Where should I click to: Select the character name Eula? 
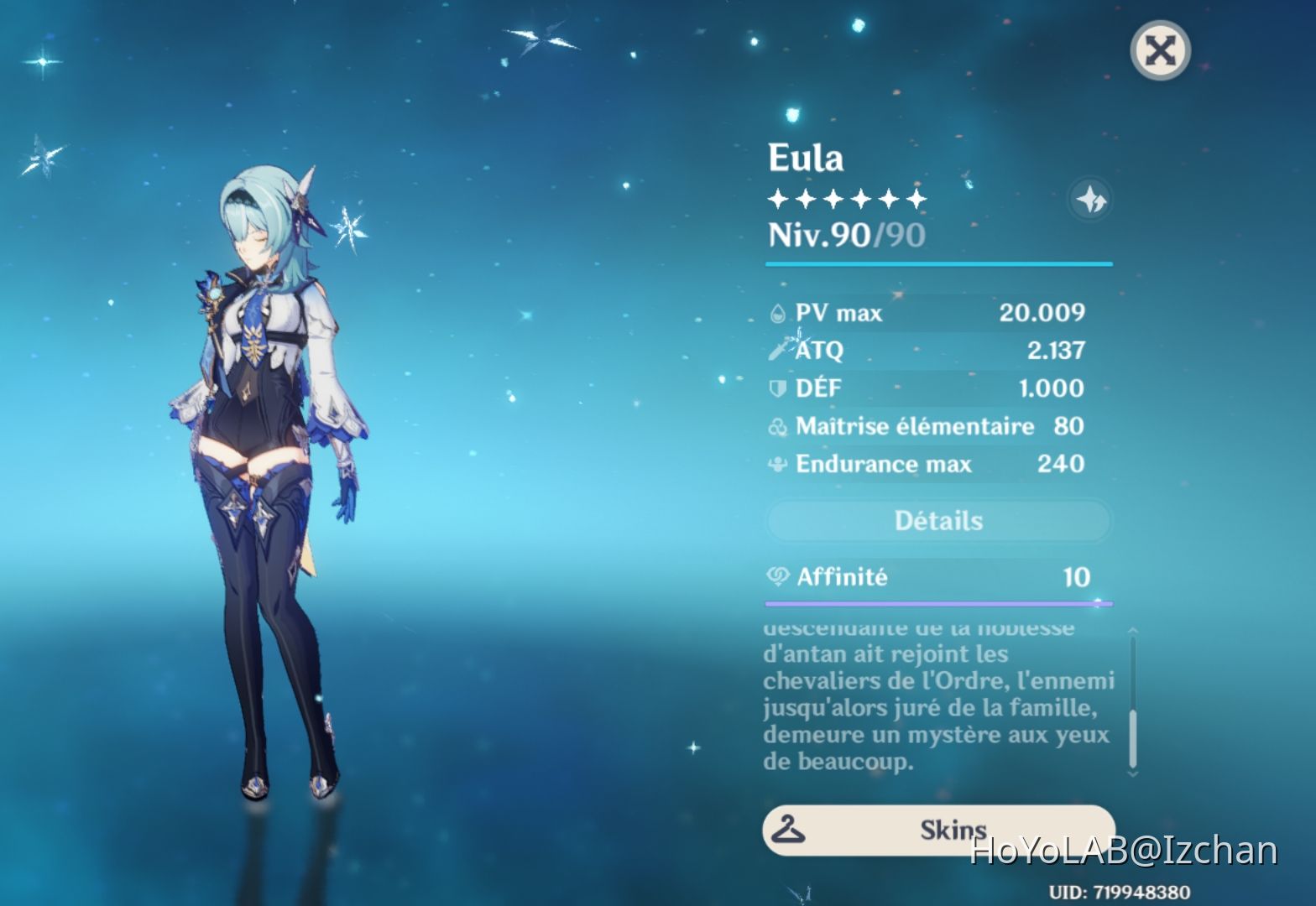click(x=804, y=158)
